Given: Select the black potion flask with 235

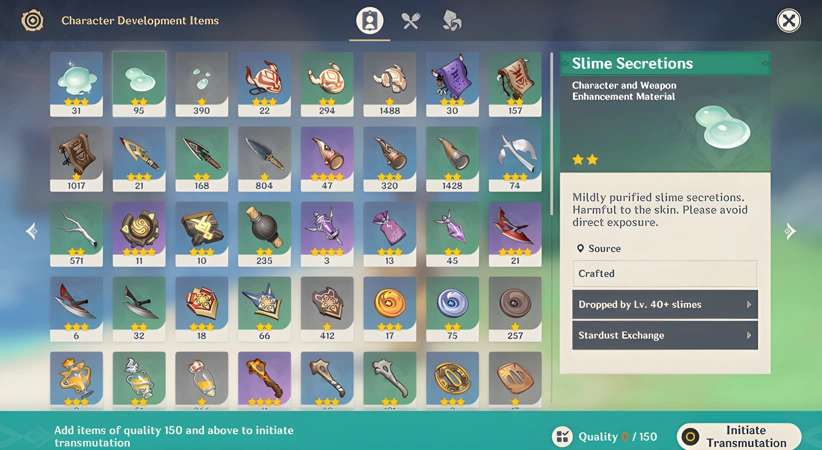Looking at the screenshot, I should 264,233.
